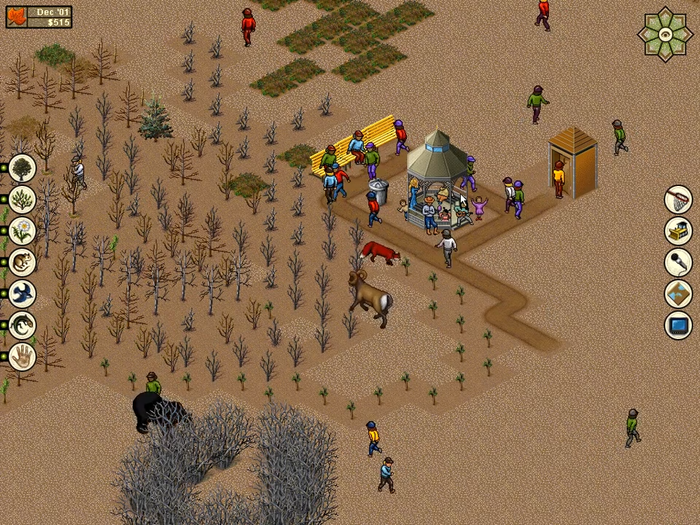Image resolution: width=700 pixels, height=525 pixels.
Task: Click the orange leaf icon beside the date
Action: (x=15, y=16)
